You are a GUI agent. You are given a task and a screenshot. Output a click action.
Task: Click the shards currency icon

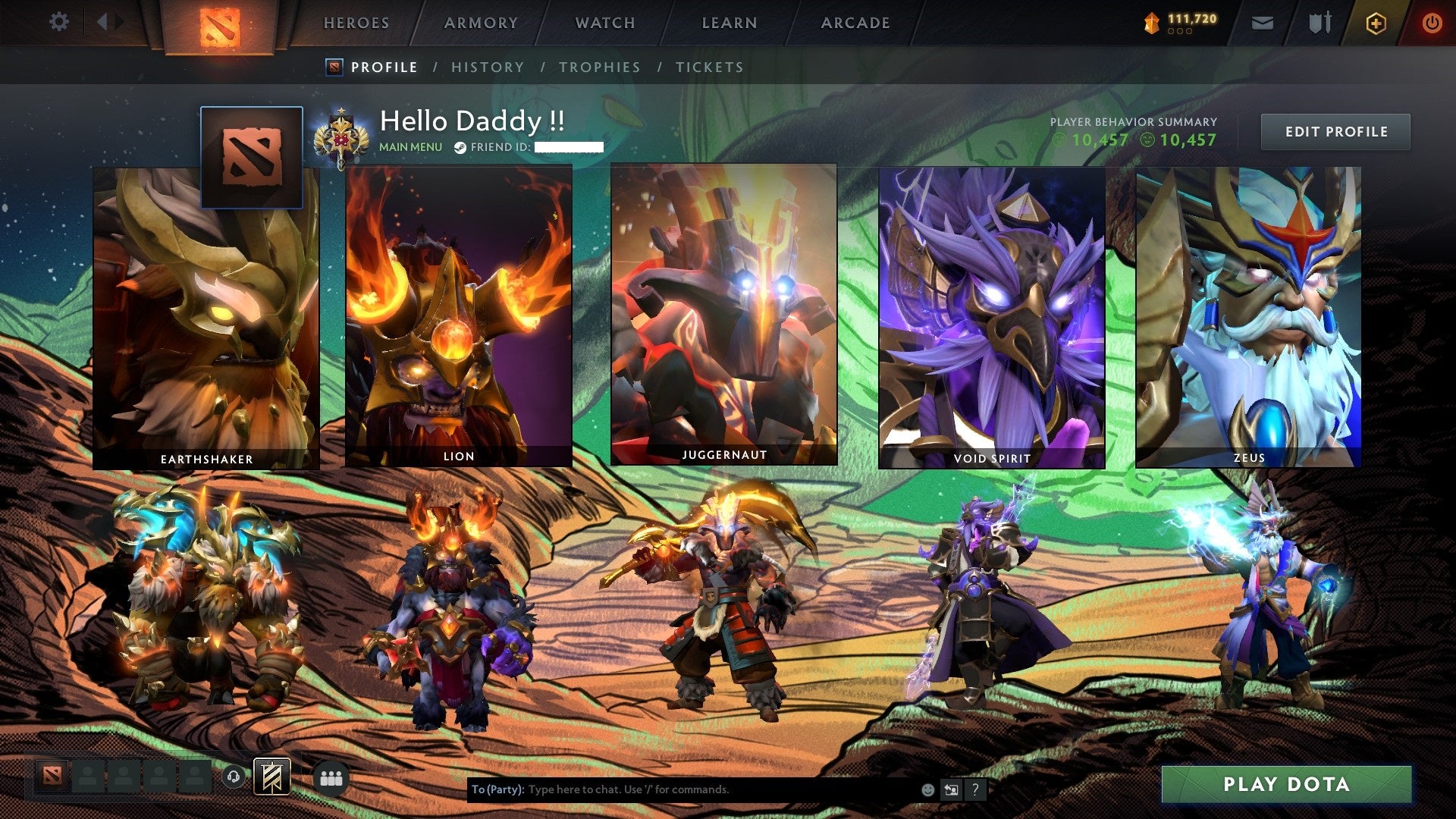[1150, 23]
